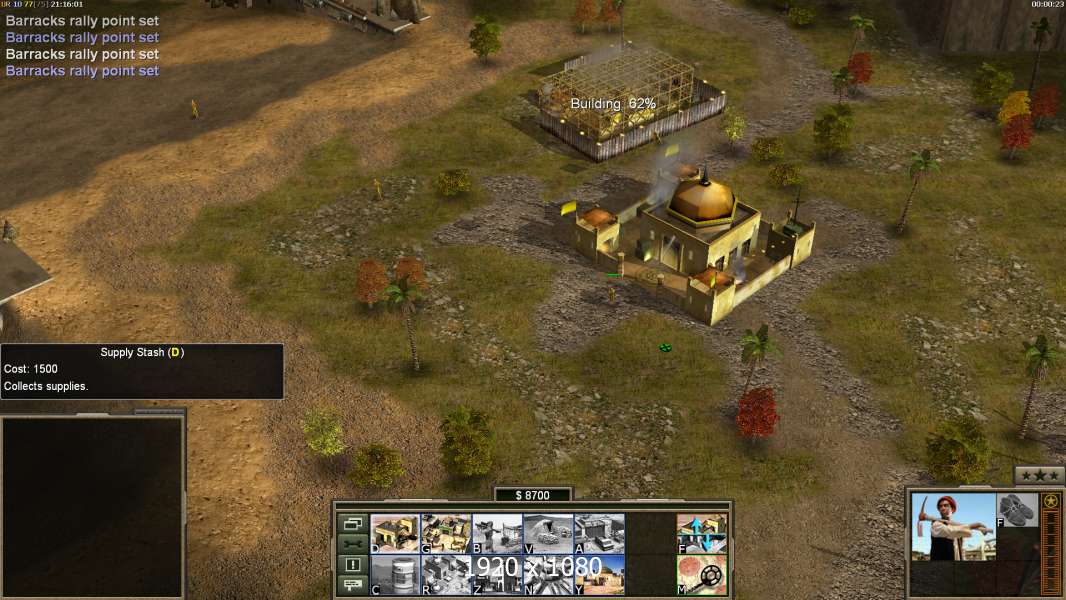
Task: Open the three-star General's Powers button
Action: click(x=1039, y=475)
